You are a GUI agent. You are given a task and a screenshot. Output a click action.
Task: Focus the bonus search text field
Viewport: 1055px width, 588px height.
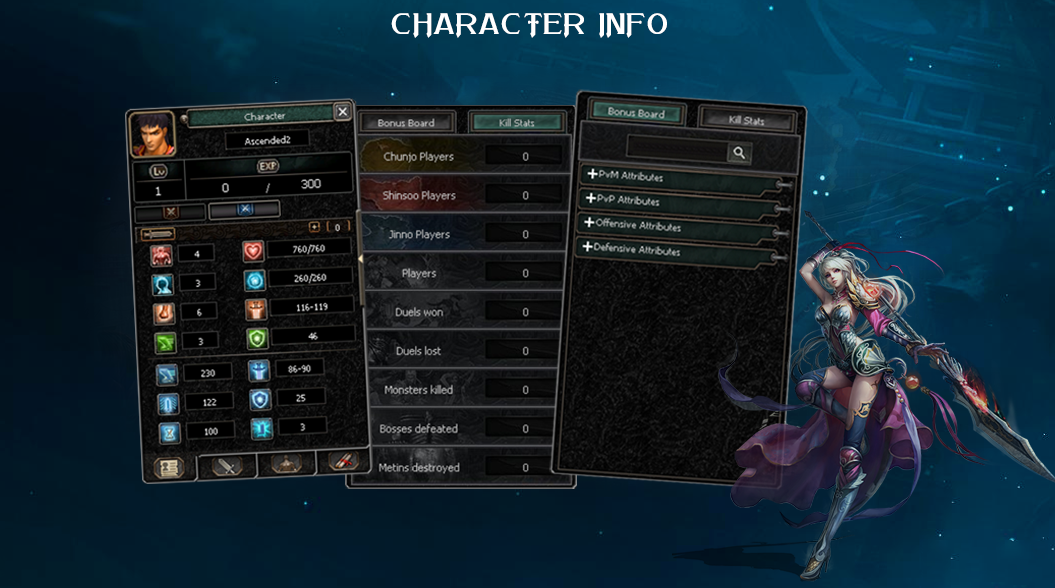(x=676, y=152)
